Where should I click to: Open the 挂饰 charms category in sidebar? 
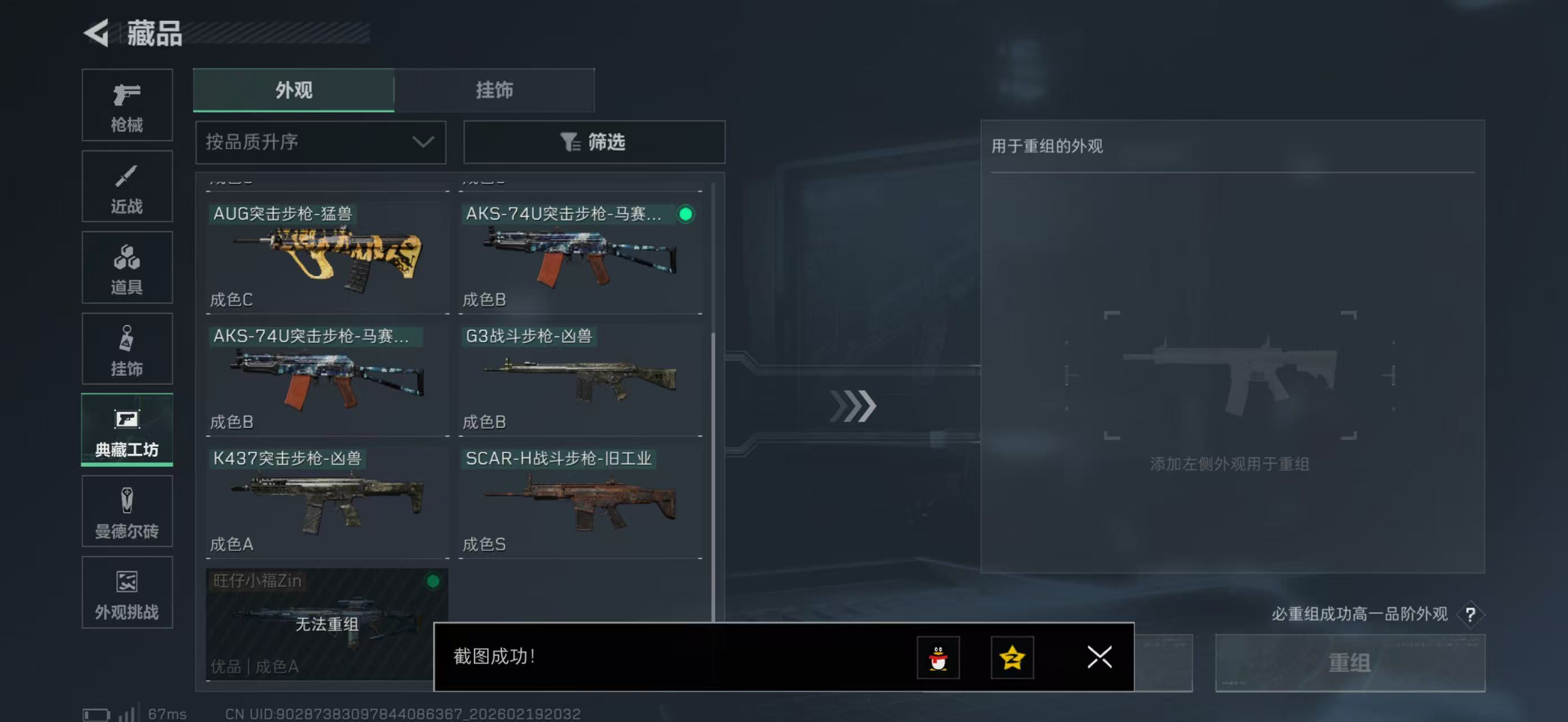coord(127,349)
